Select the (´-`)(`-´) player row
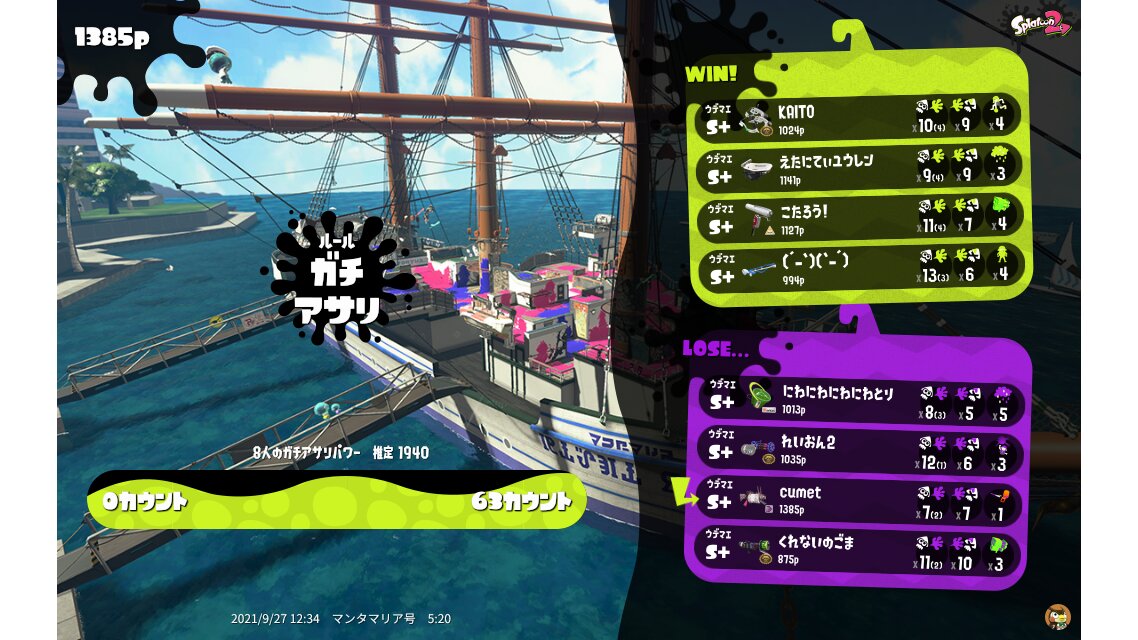 [x=860, y=267]
